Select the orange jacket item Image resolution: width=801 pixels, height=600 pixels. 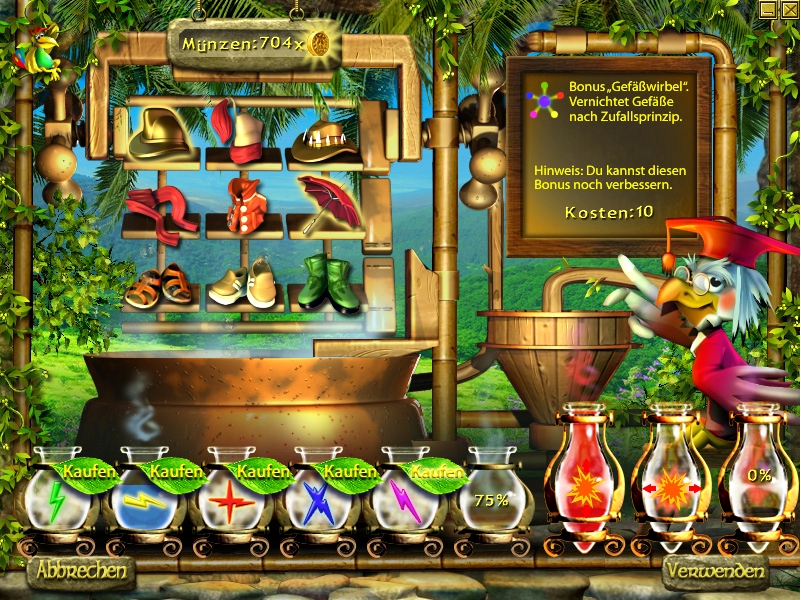243,205
